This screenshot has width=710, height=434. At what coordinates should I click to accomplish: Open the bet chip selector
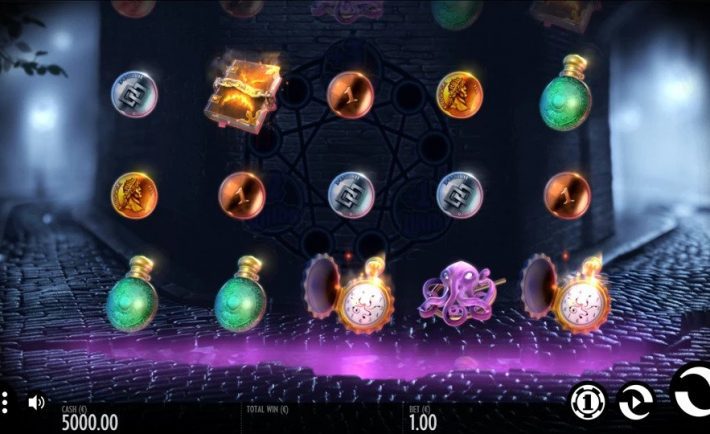[x=588, y=401]
